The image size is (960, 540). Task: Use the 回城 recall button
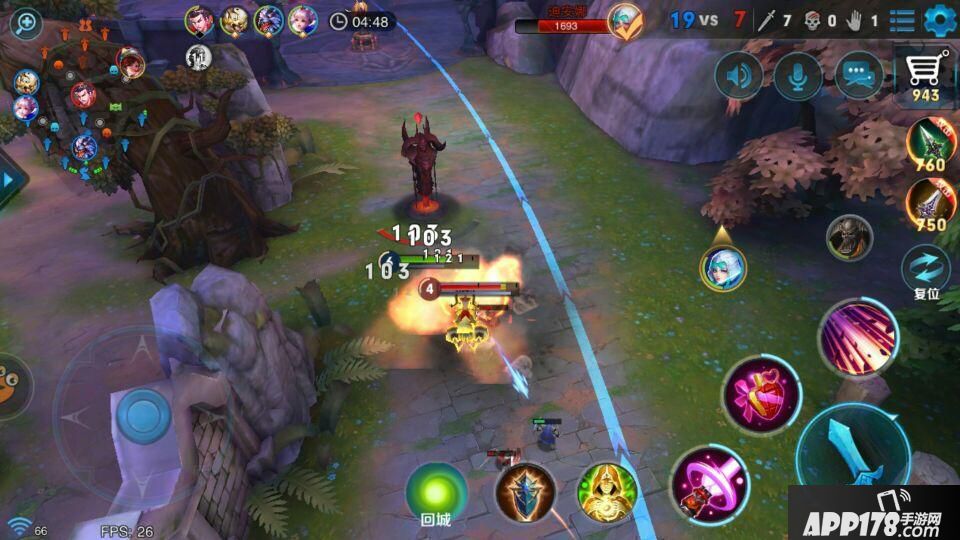436,493
